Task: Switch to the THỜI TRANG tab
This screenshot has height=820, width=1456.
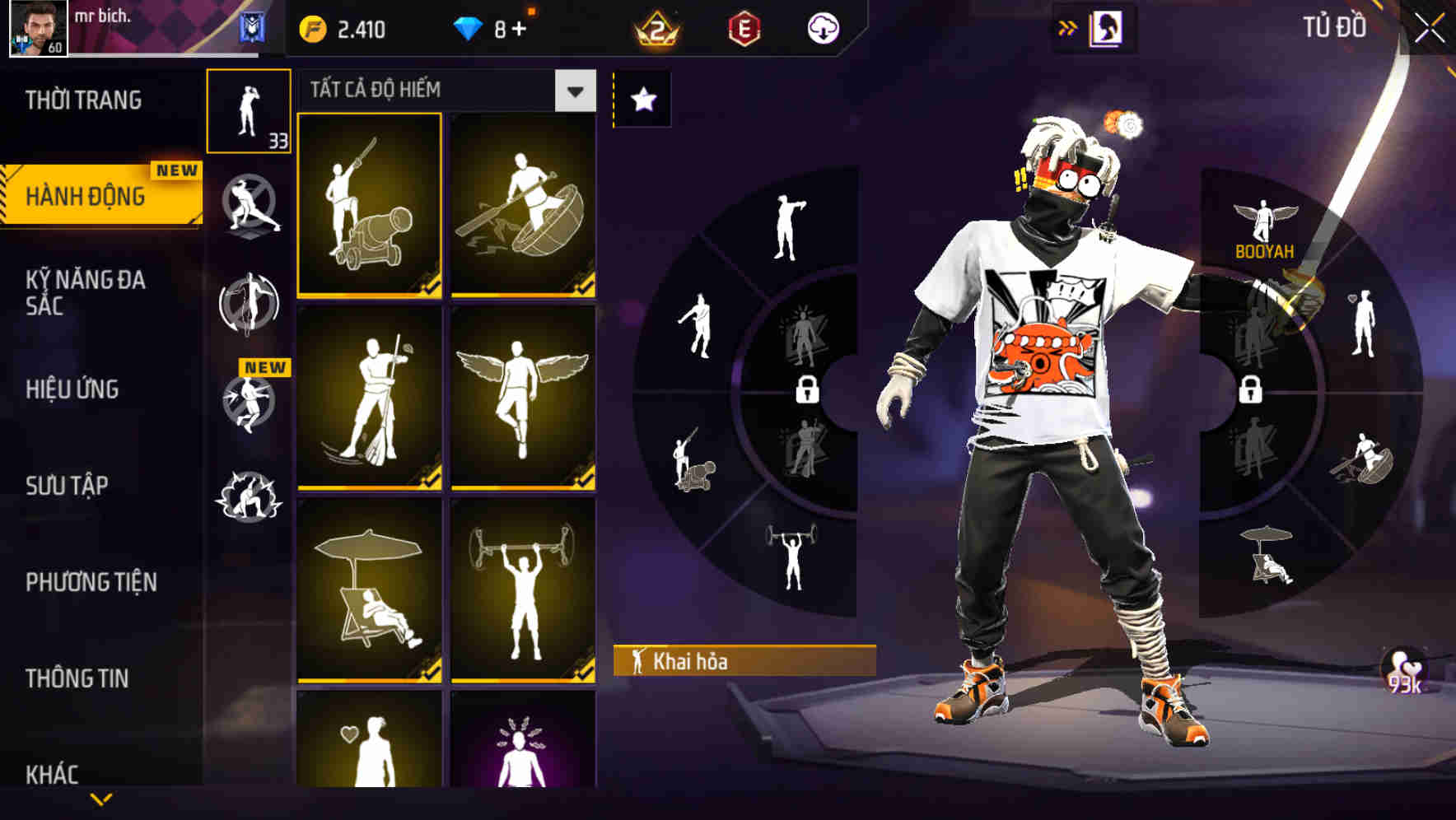Action: [82, 99]
